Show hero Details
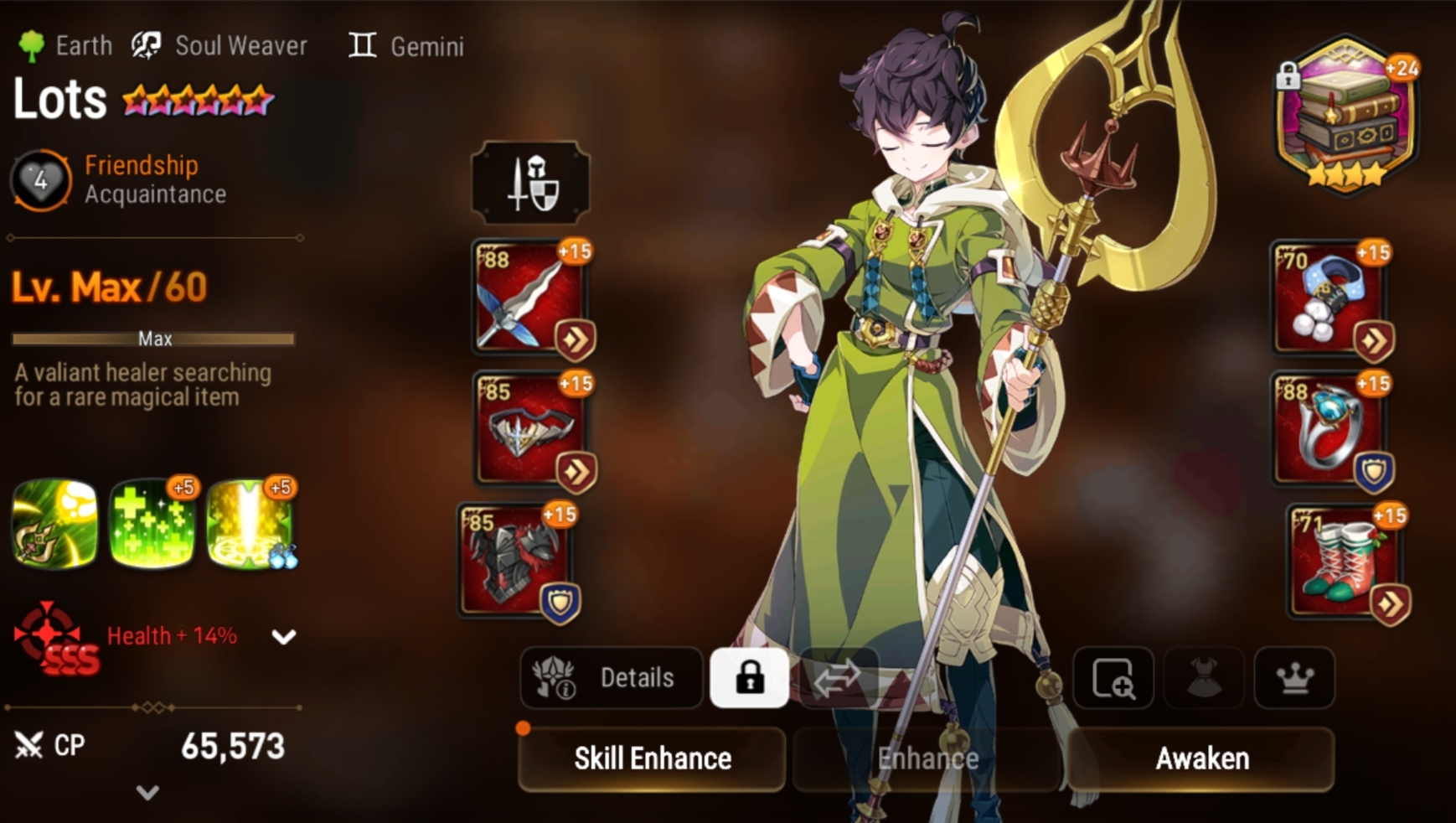This screenshot has height=823, width=1456. 612,677
